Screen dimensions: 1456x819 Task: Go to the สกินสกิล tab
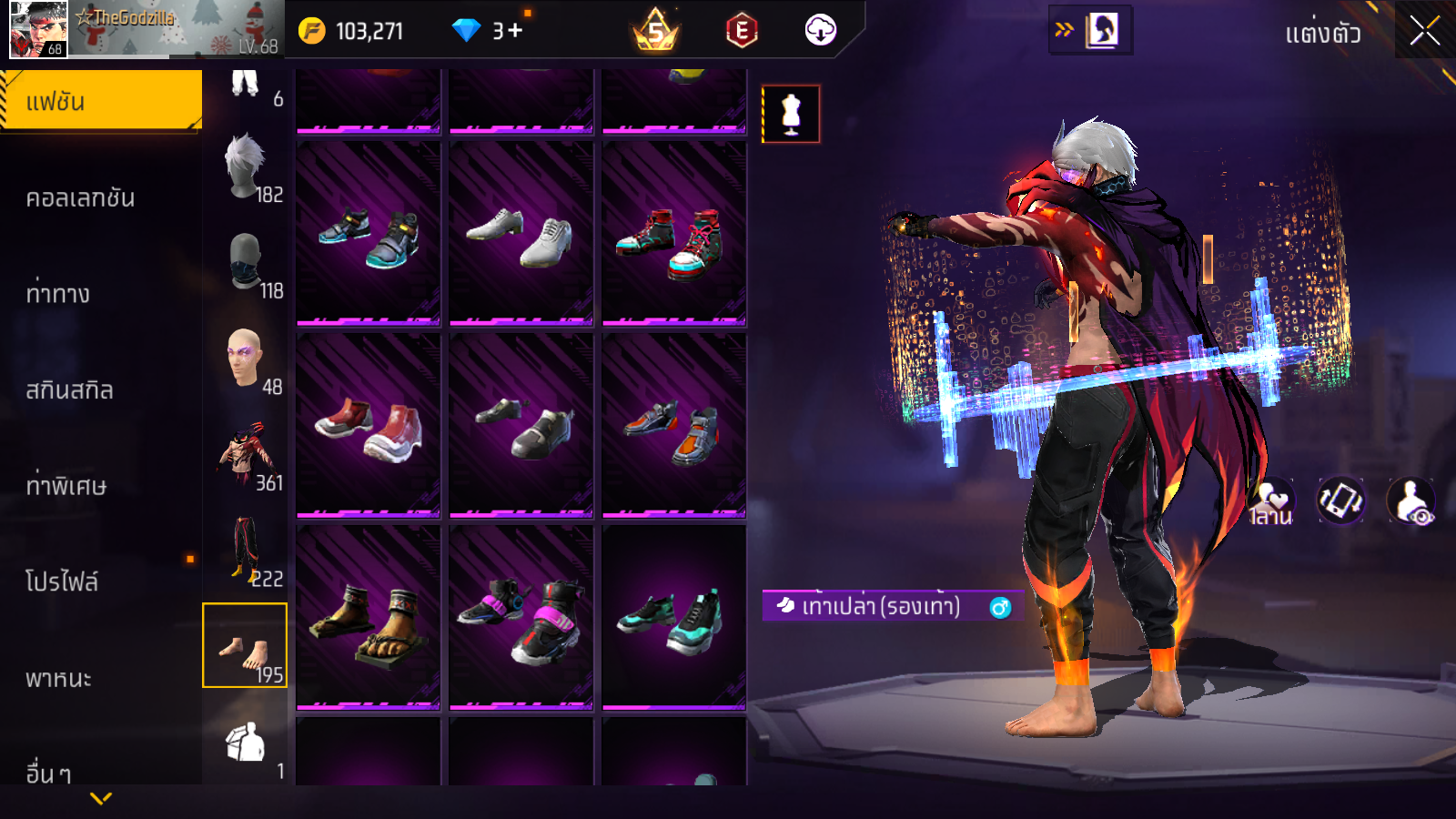point(69,389)
